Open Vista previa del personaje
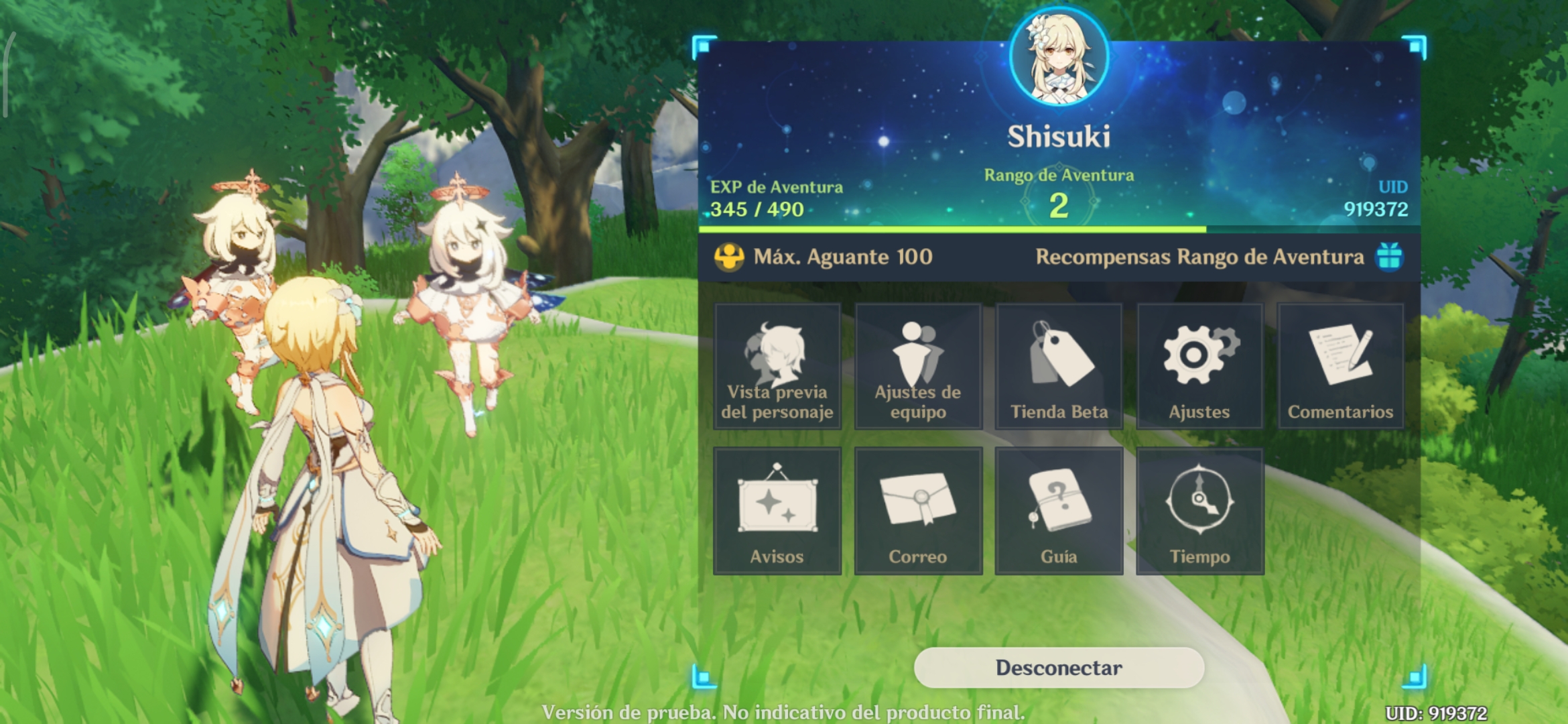 (x=777, y=365)
